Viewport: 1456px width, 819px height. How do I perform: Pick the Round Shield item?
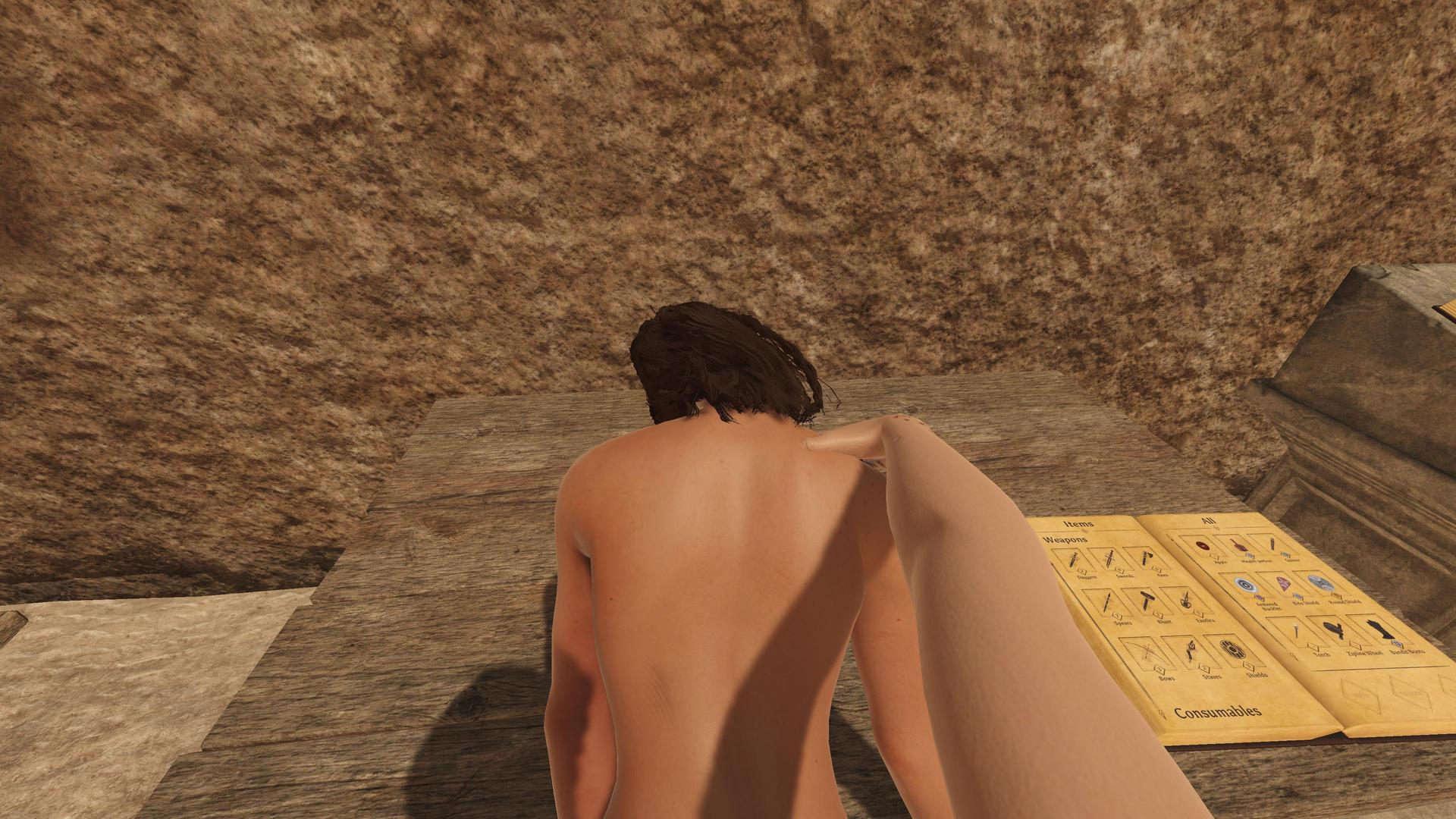point(1320,585)
